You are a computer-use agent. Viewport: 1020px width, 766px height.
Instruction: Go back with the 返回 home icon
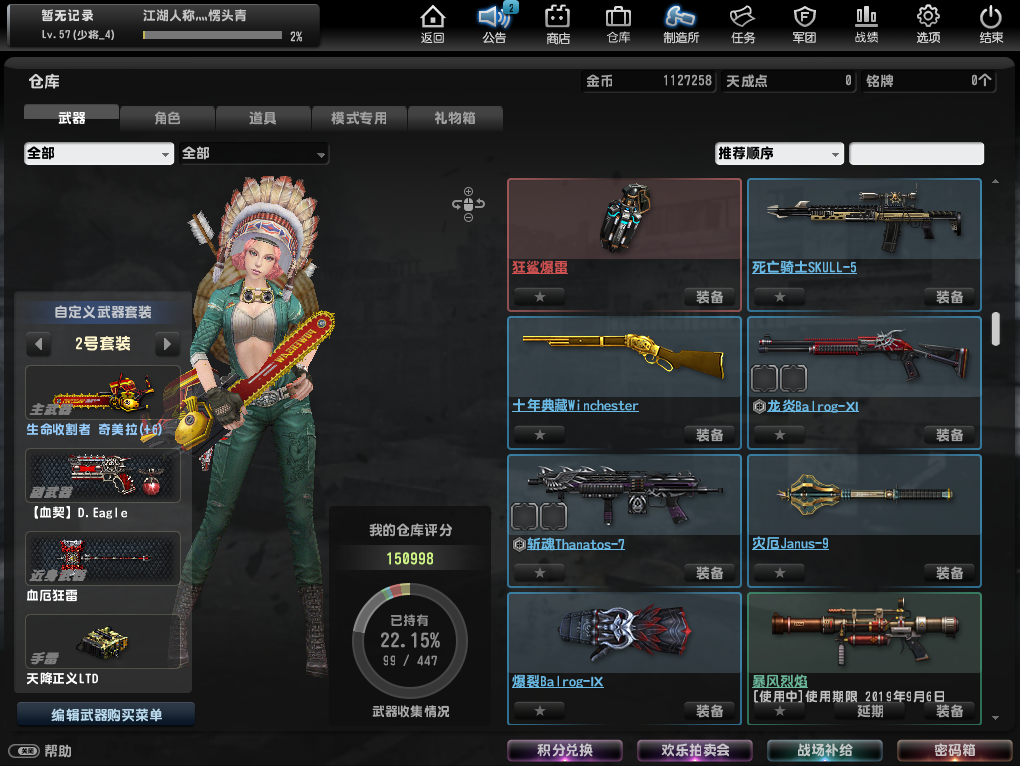point(432,24)
